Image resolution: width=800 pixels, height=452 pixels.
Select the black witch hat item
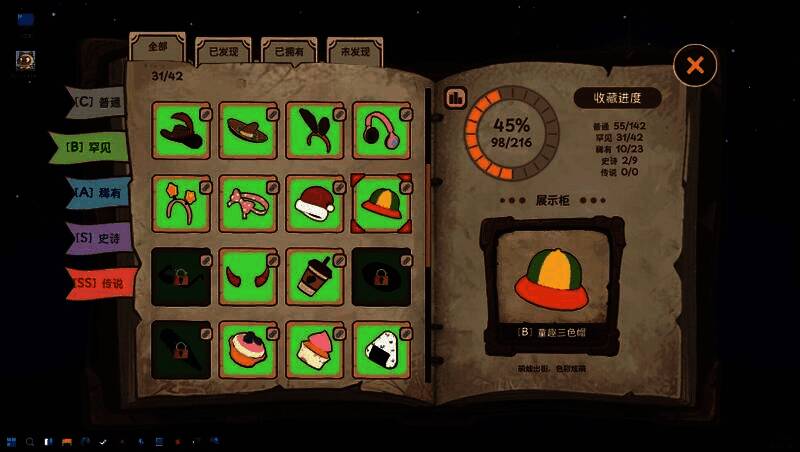(x=180, y=131)
